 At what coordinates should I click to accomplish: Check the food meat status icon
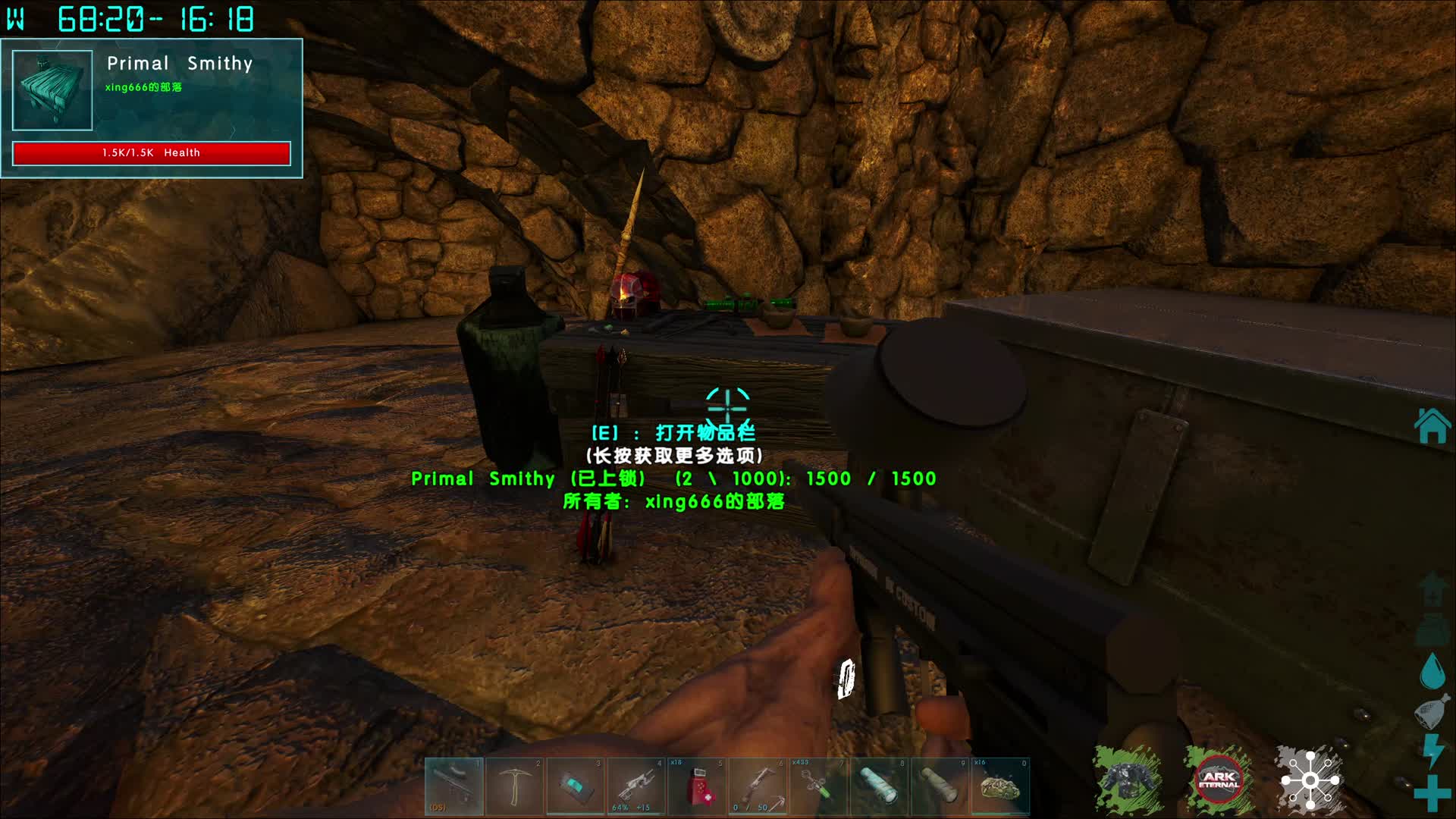1432,711
